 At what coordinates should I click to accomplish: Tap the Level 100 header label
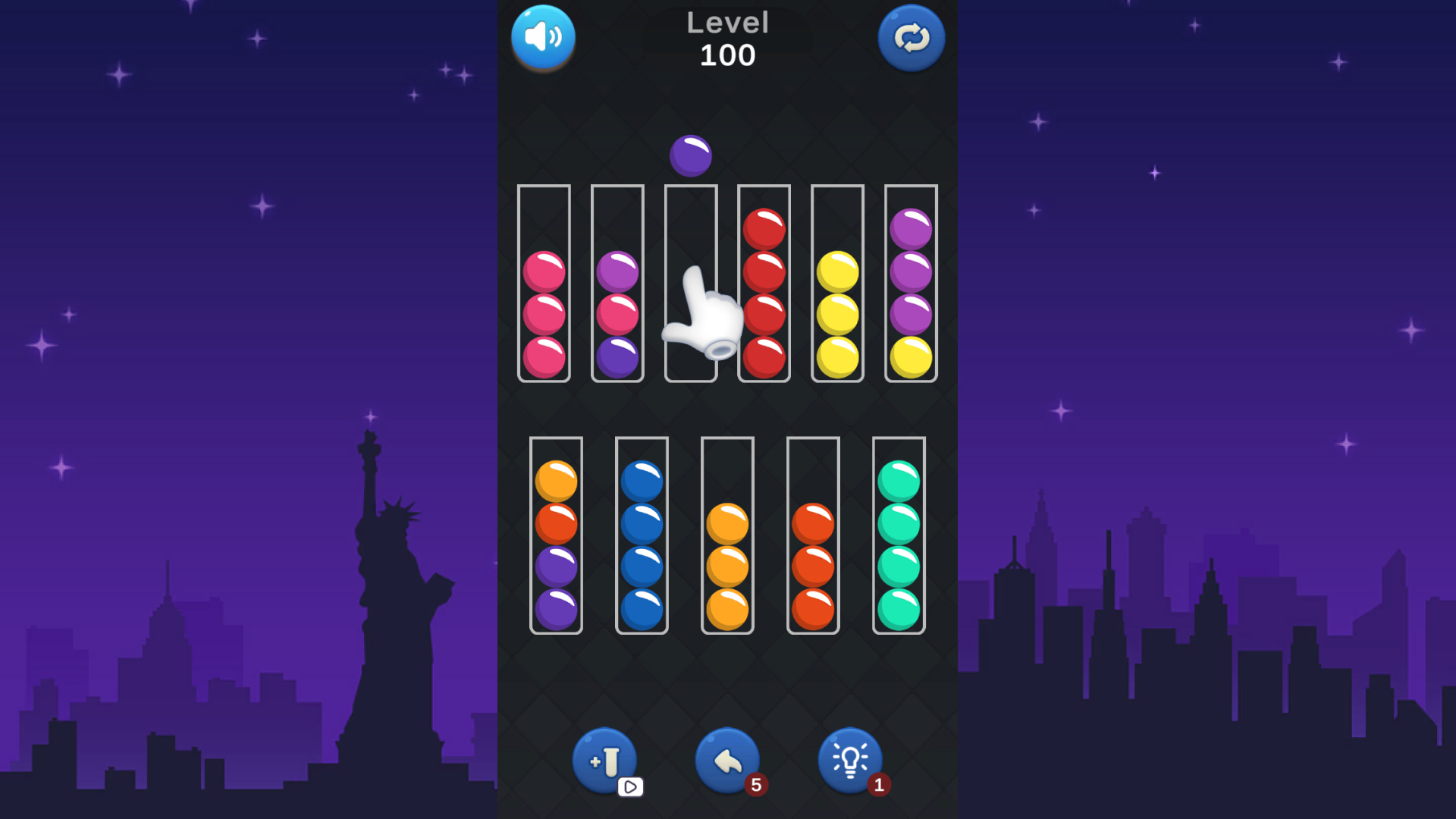pyautogui.click(x=727, y=38)
